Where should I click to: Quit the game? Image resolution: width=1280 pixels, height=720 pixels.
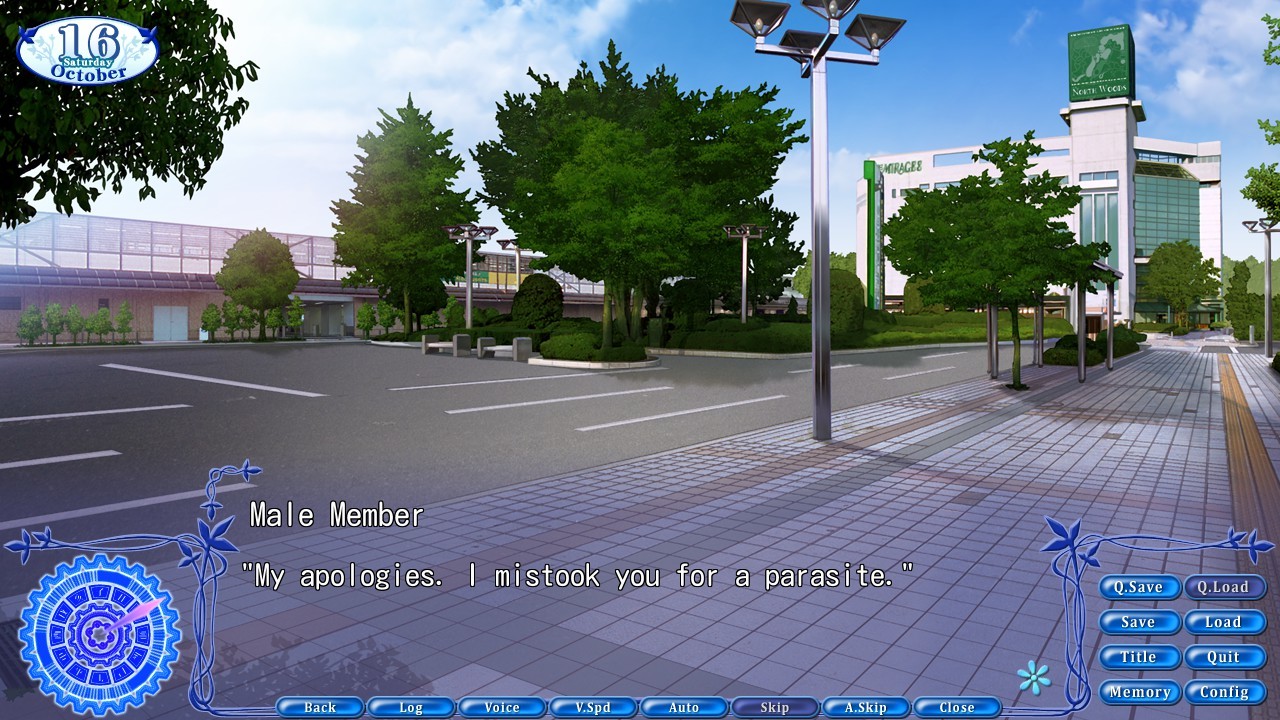(1226, 657)
